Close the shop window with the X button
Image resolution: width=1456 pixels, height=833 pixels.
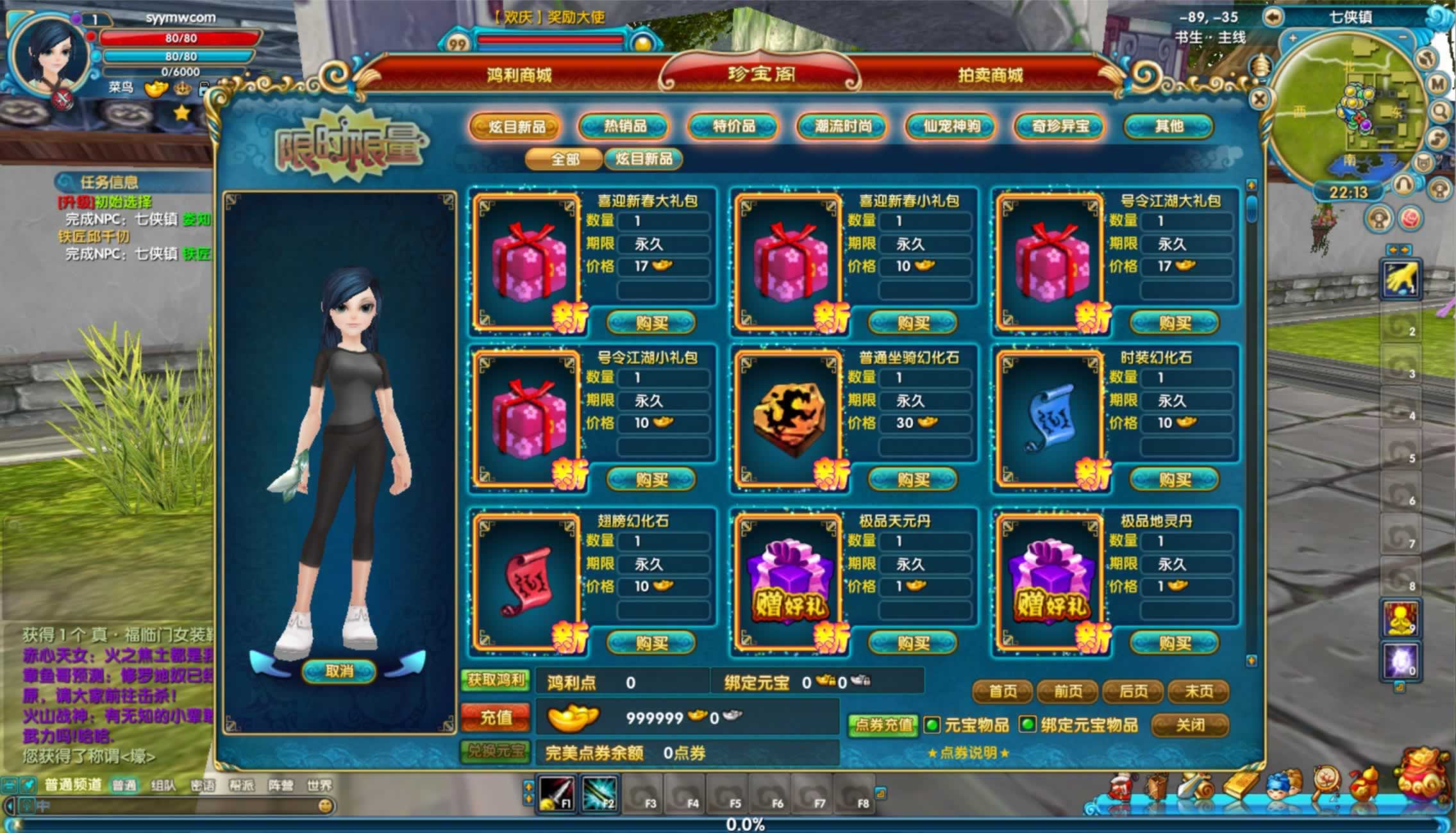pos(1259,99)
